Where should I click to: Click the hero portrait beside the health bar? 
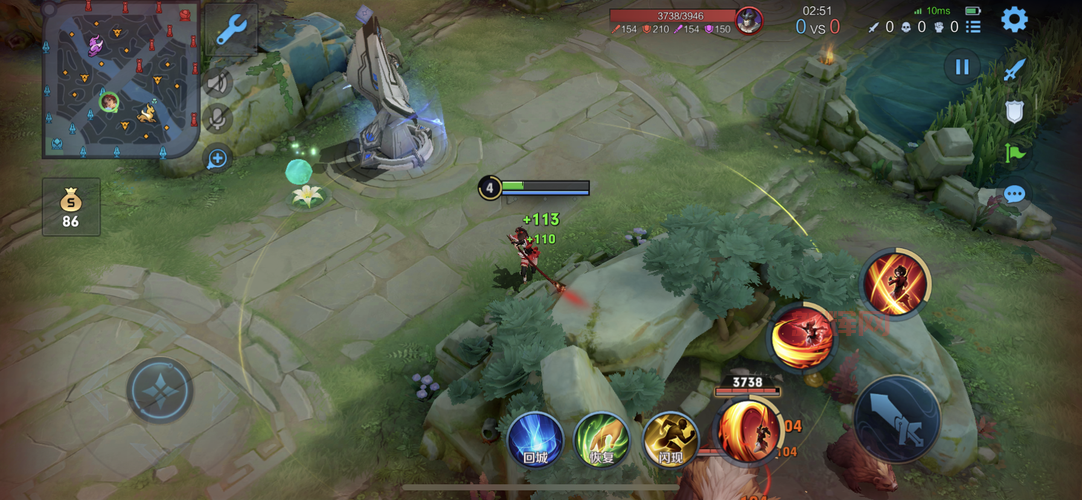click(x=748, y=20)
